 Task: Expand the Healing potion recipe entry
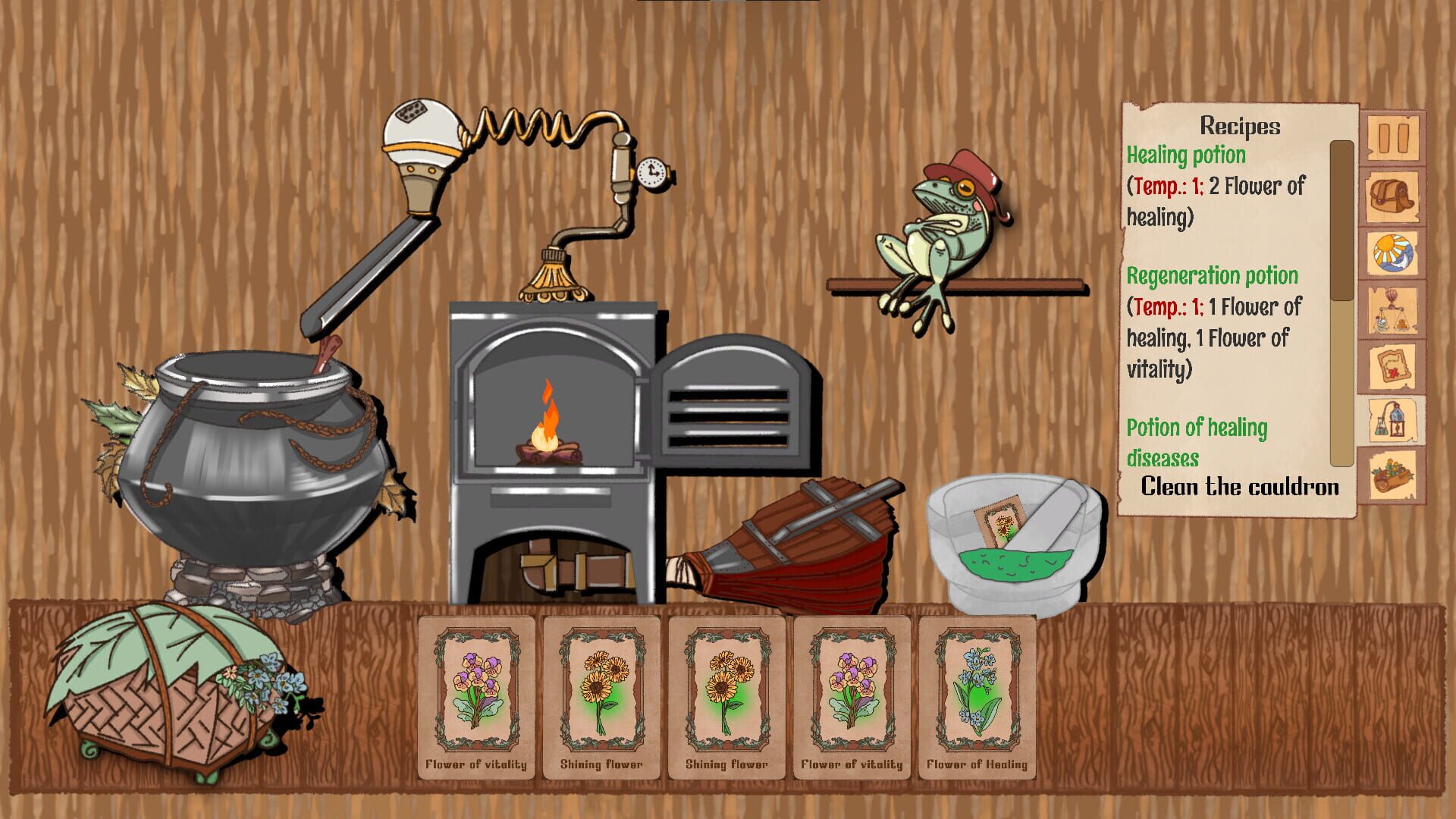tap(1187, 157)
